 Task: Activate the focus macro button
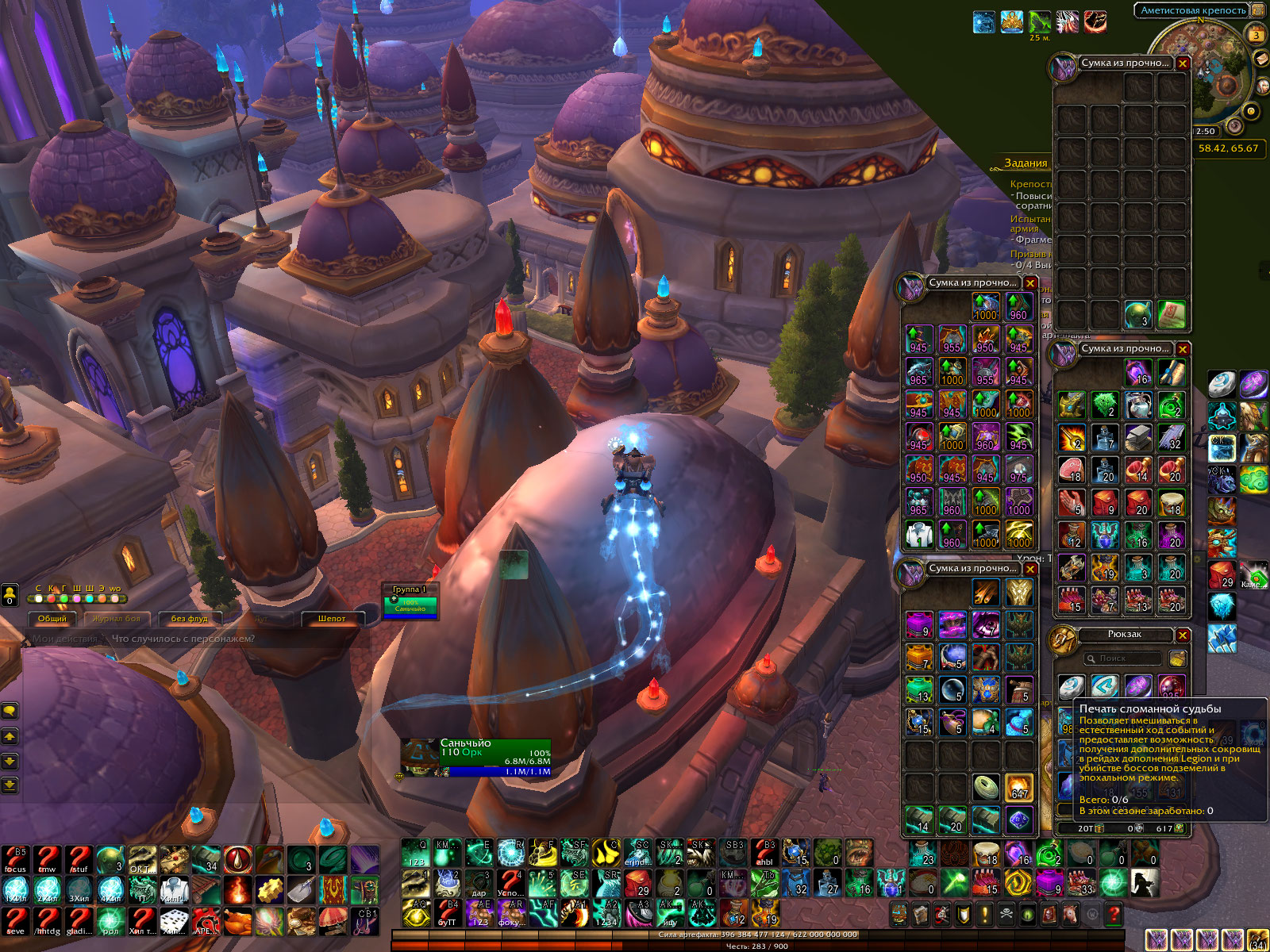point(16,859)
